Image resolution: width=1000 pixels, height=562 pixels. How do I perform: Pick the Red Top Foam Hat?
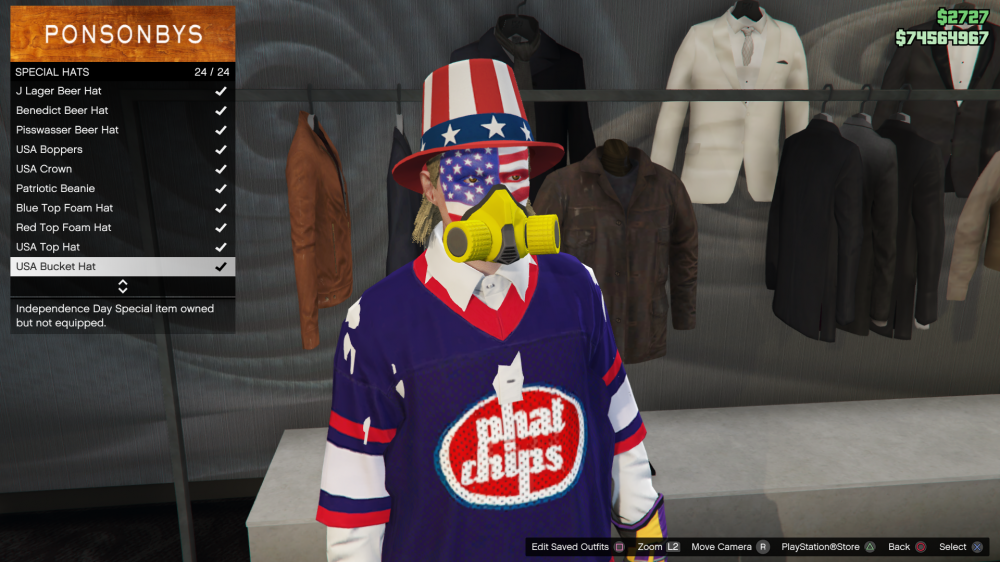(122, 227)
